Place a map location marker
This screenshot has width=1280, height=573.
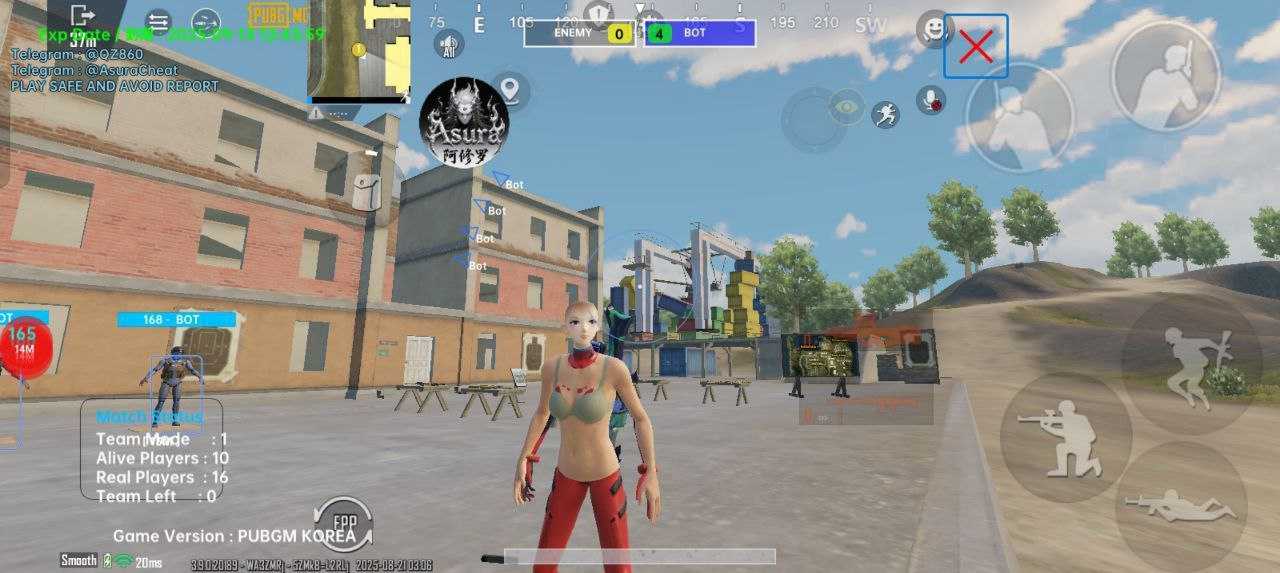[512, 91]
